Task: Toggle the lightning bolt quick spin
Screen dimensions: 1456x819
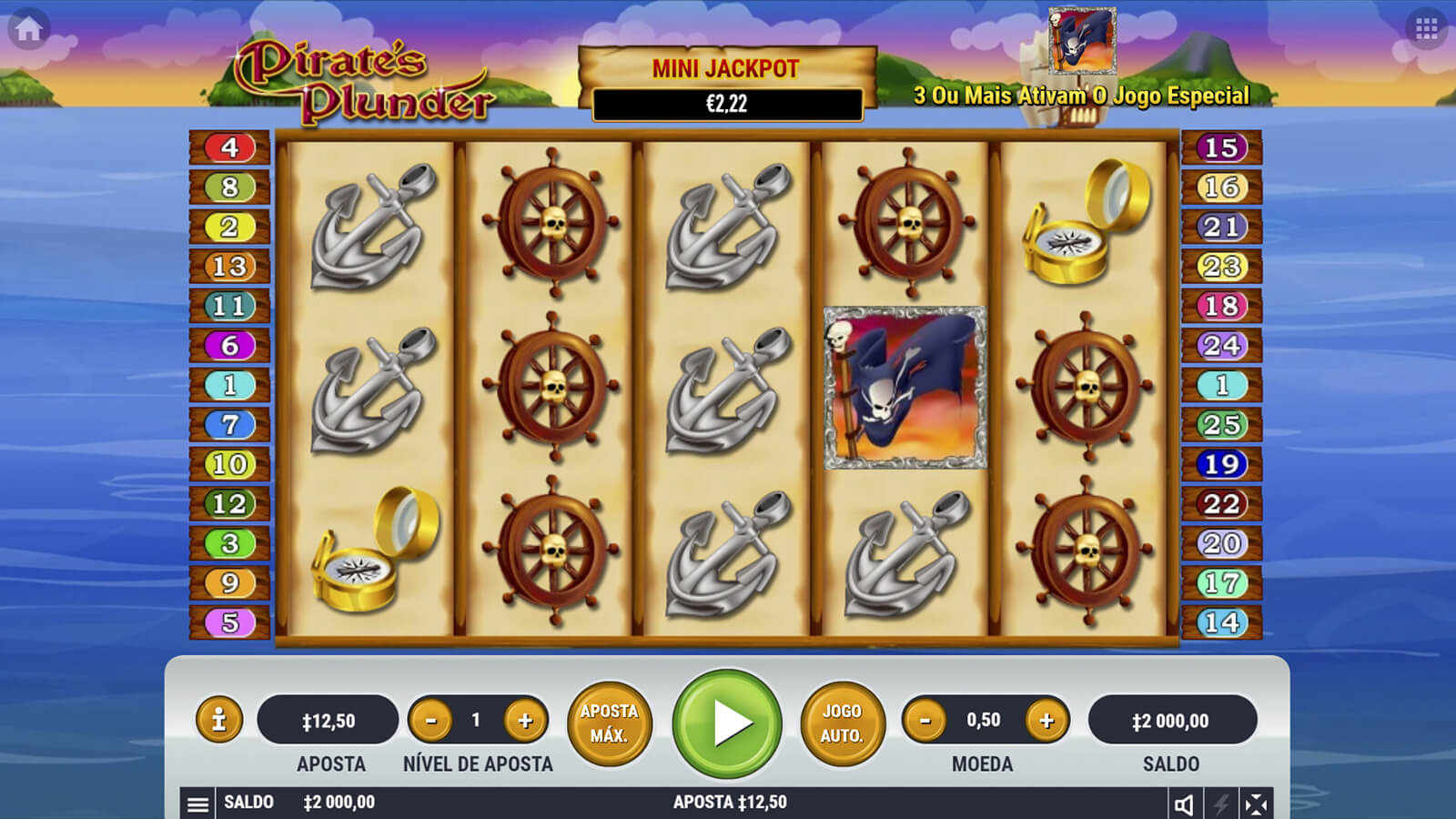Action: click(1221, 804)
